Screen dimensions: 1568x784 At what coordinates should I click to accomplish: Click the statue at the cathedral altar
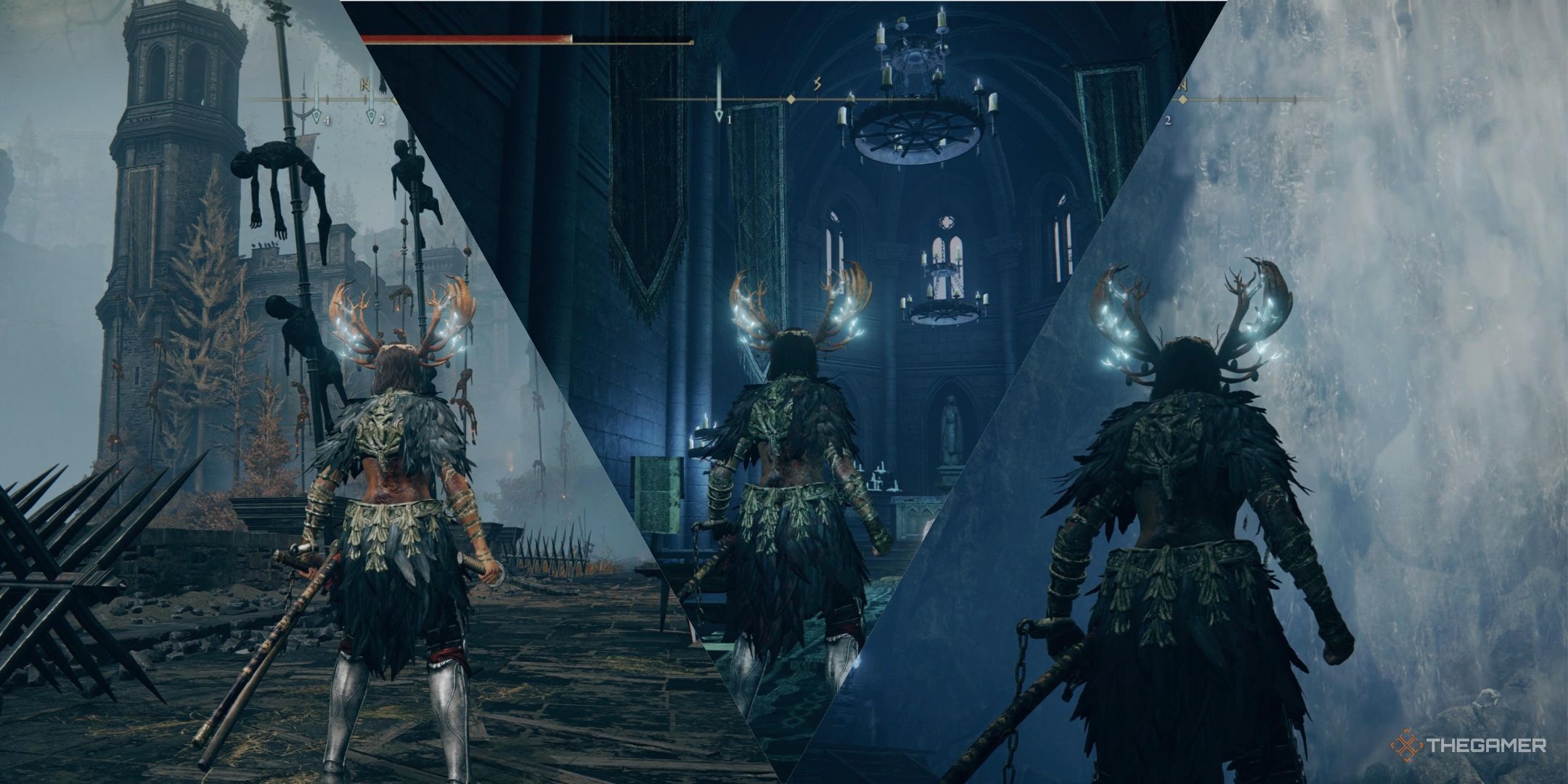[x=951, y=428]
